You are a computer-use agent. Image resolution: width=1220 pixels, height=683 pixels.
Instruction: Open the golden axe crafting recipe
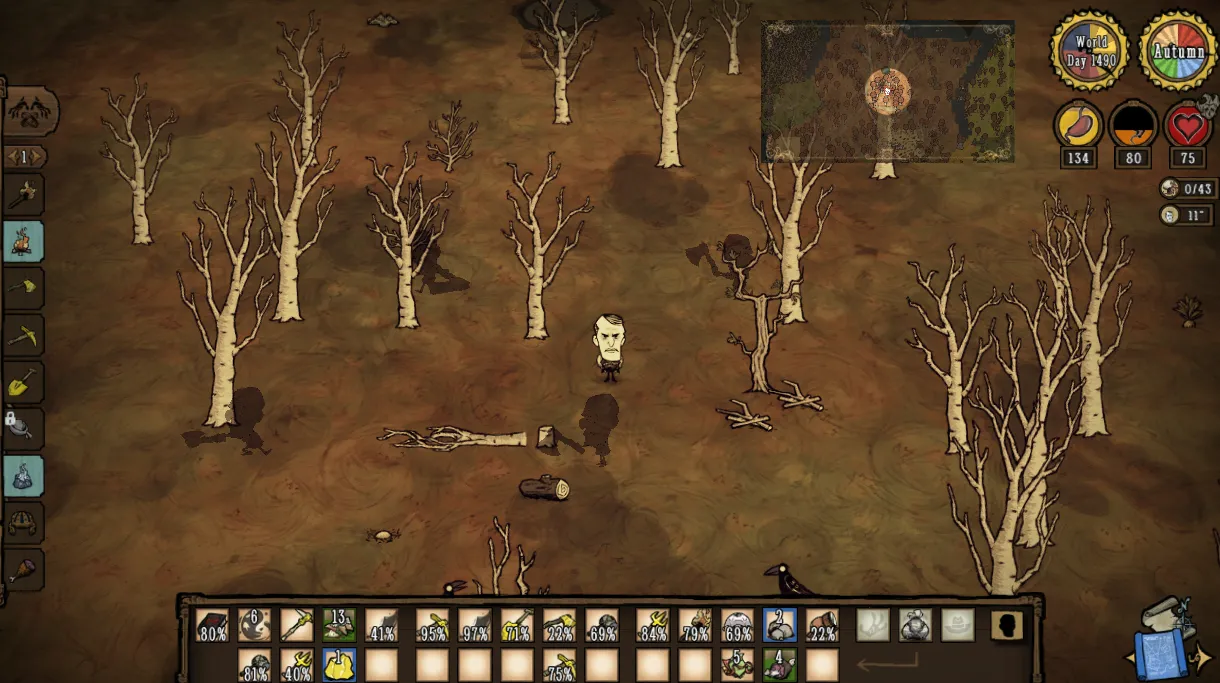point(23,288)
